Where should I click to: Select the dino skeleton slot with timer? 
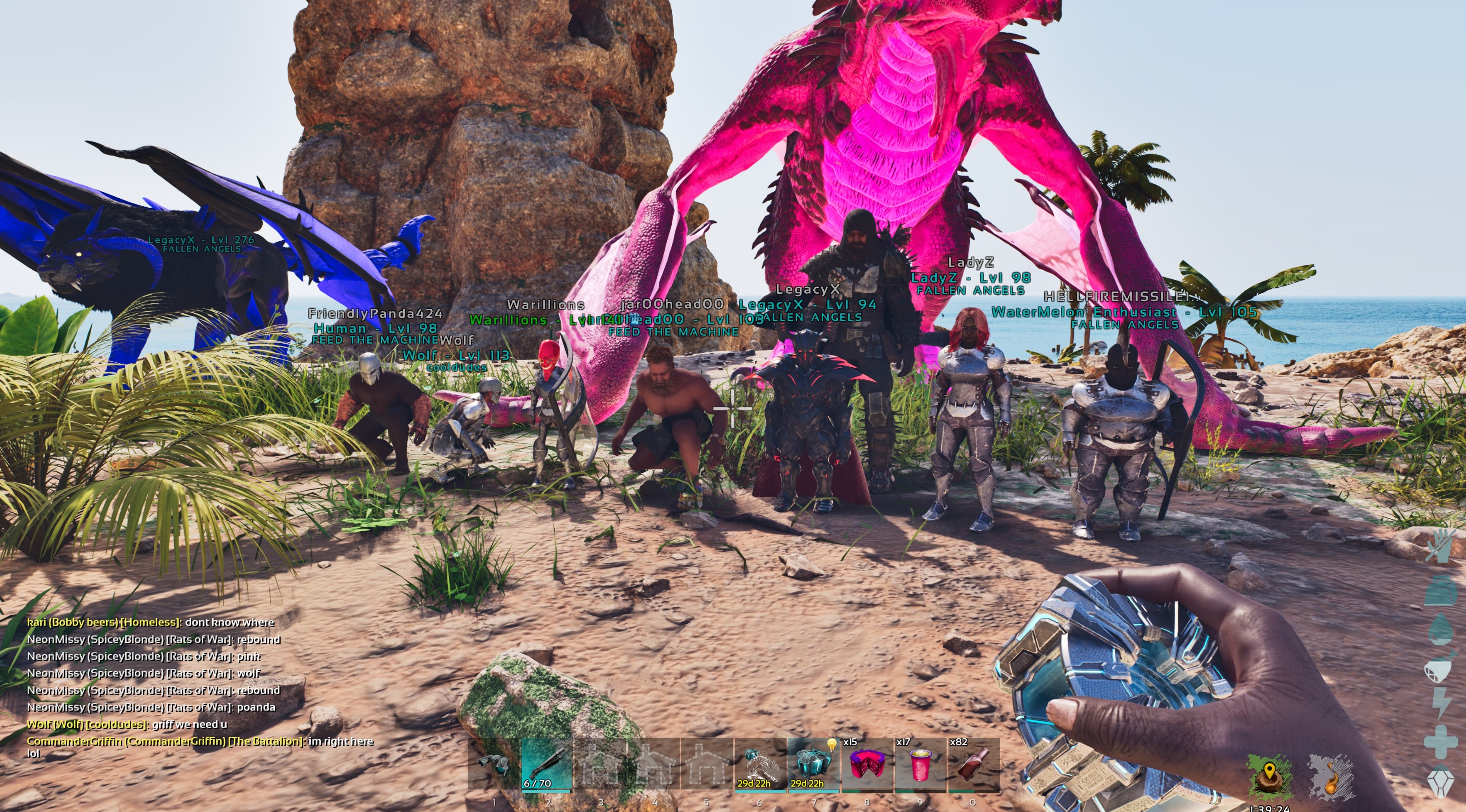tap(760, 764)
